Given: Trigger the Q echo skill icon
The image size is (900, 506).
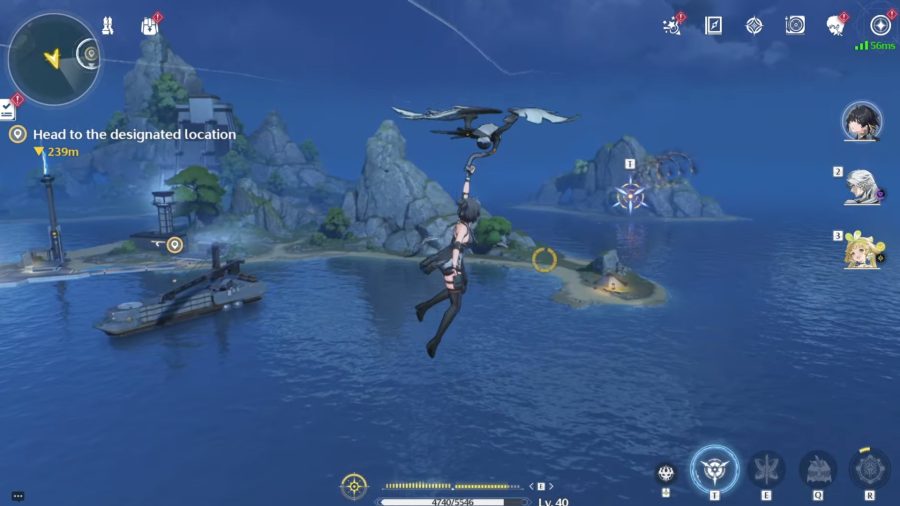Looking at the screenshot, I should tap(817, 469).
